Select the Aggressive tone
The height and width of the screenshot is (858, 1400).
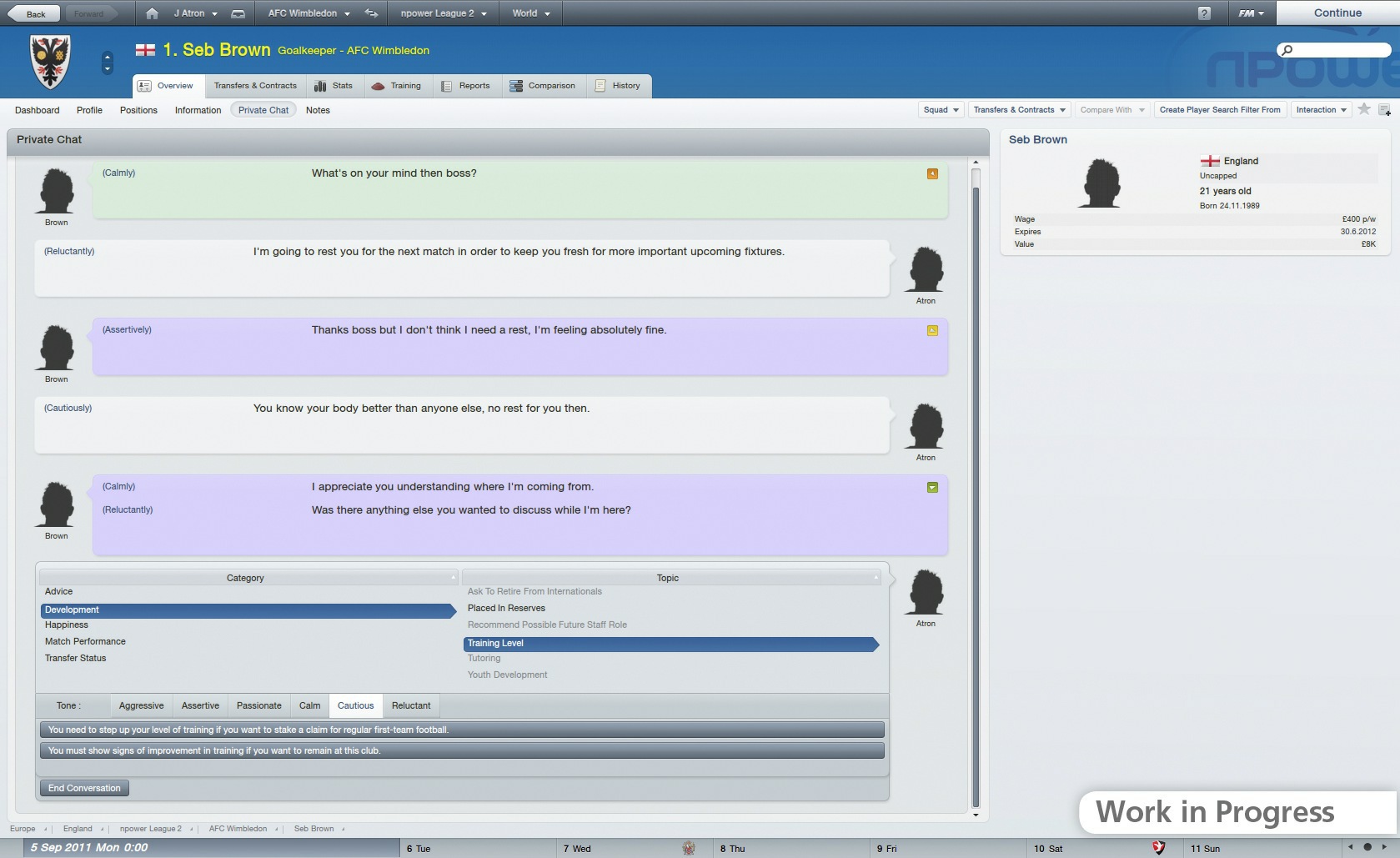[x=140, y=705]
